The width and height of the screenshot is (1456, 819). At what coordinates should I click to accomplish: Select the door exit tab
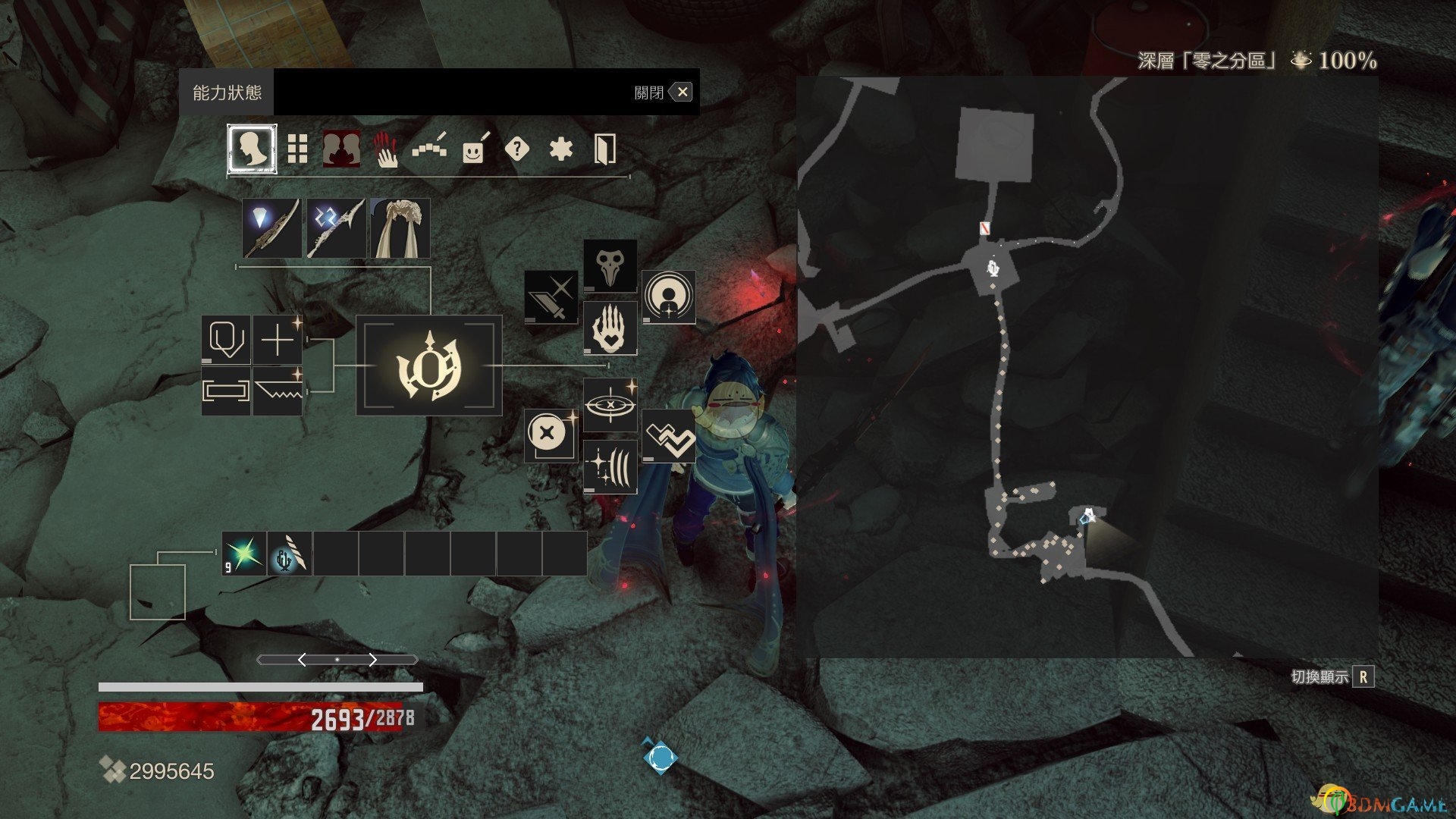point(604,149)
